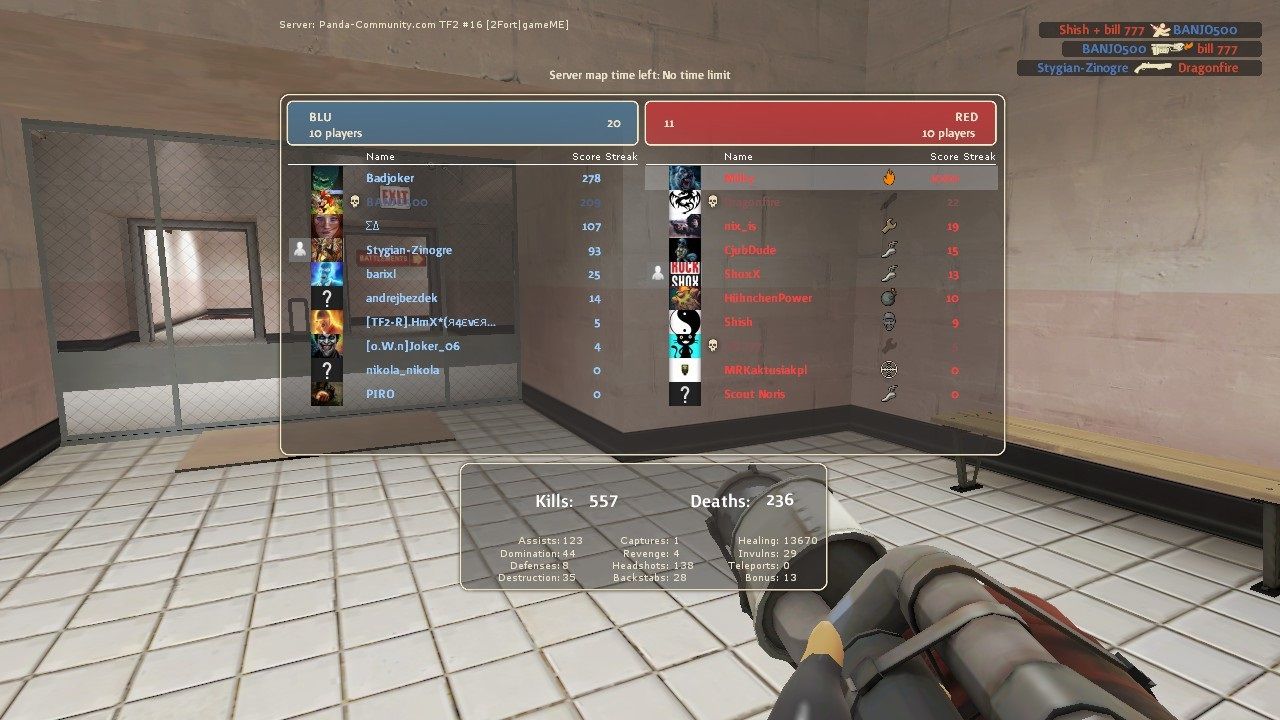Select the player name PIRO

click(x=380, y=394)
